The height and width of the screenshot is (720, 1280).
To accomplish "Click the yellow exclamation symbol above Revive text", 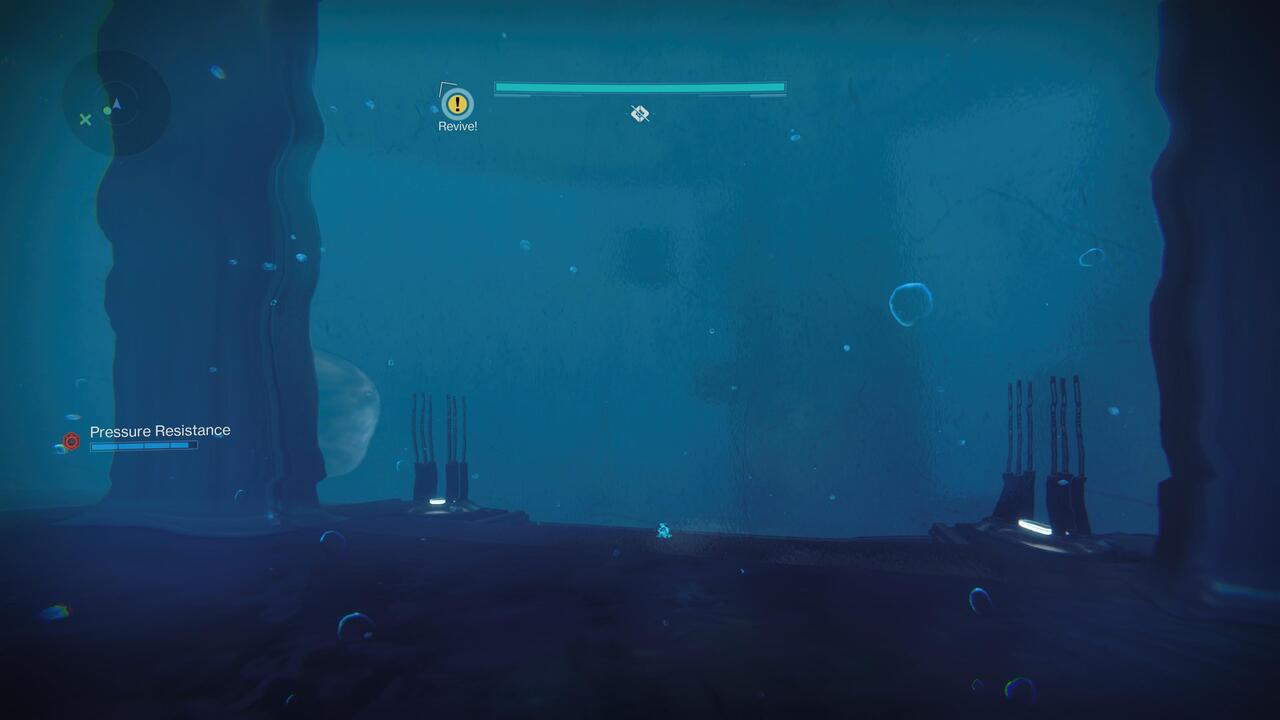I will (x=456, y=103).
